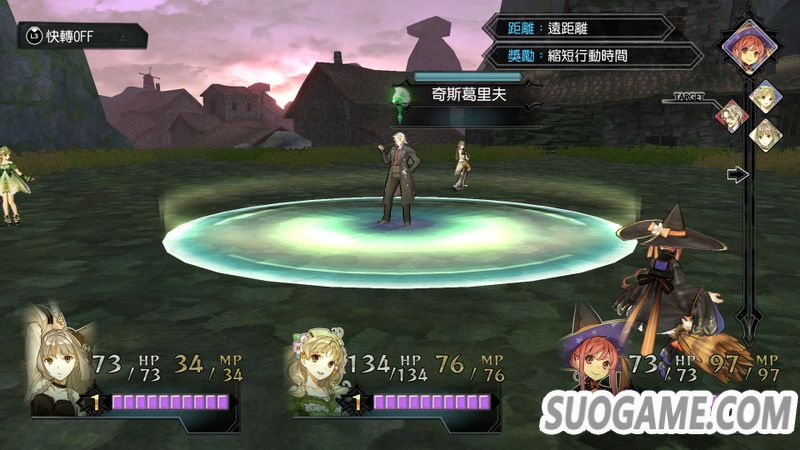This screenshot has width=800, height=450.
Task: Open the 距離 distance info panel
Action: [x=577, y=29]
